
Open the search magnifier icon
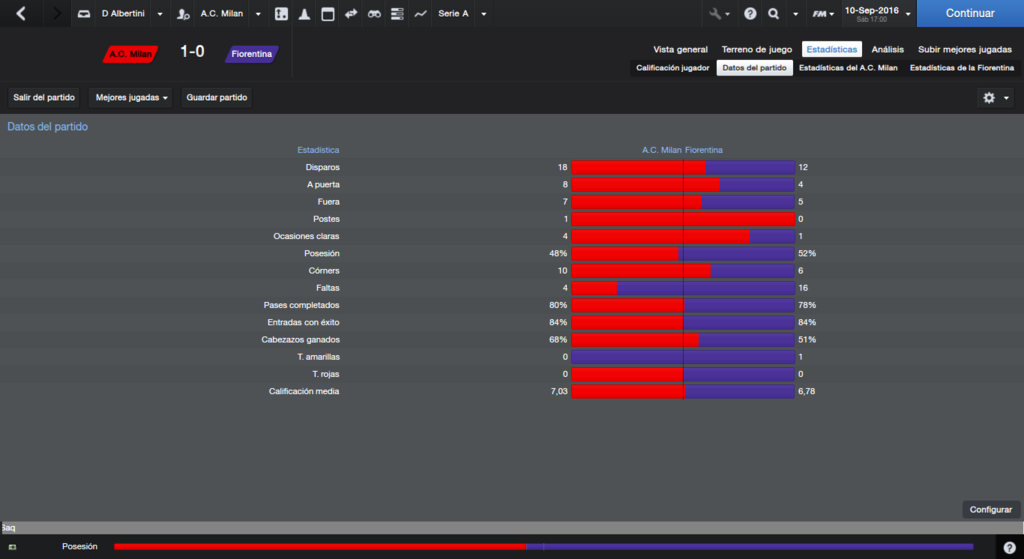click(x=774, y=14)
